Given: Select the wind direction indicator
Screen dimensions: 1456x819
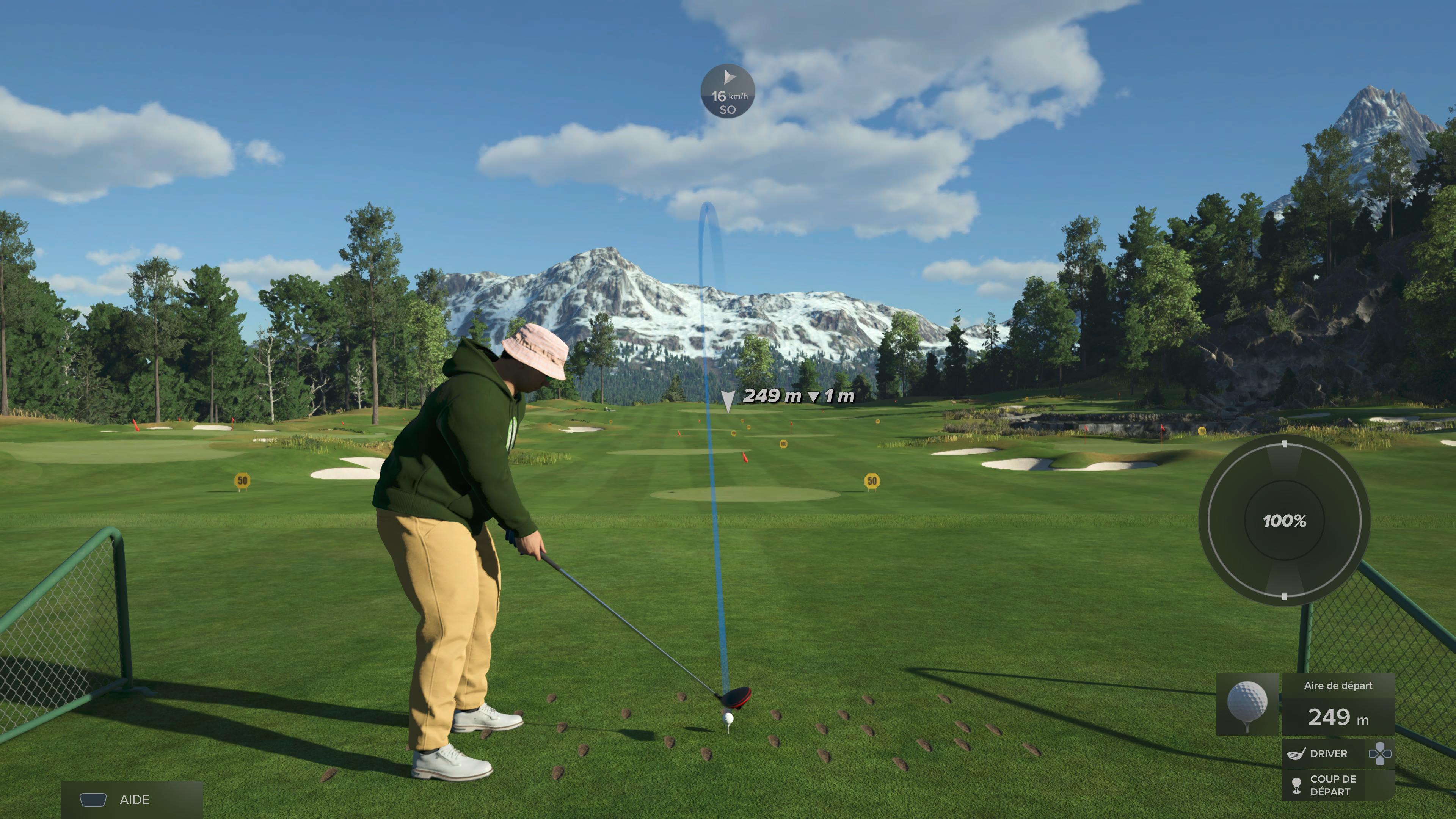Looking at the screenshot, I should point(728,91).
